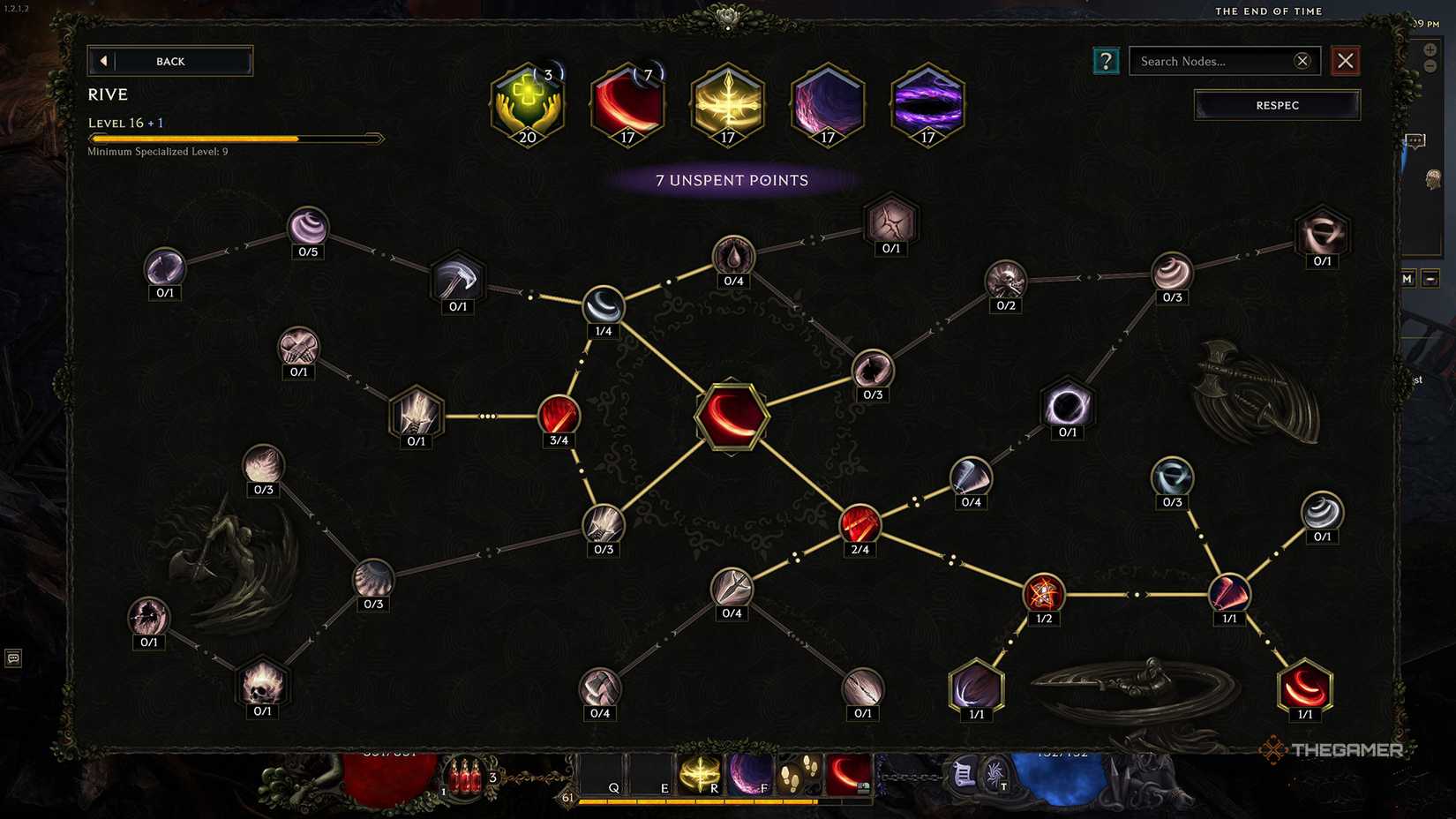1456x819 pixels.
Task: Click the RESPEC button
Action: pyautogui.click(x=1276, y=105)
